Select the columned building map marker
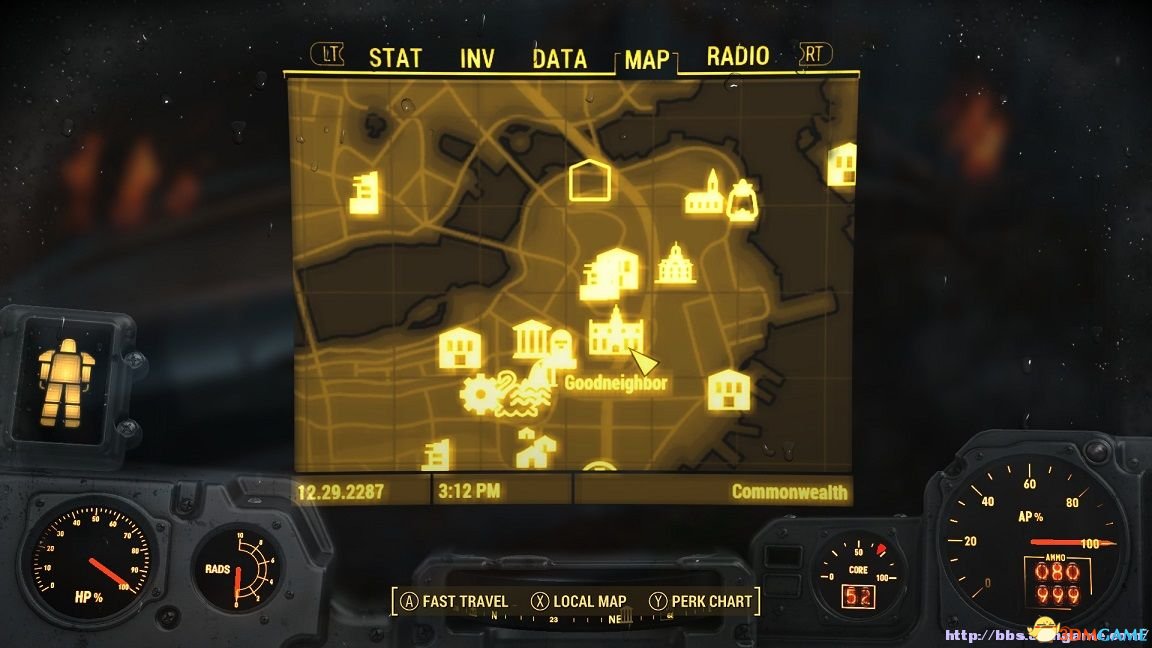The image size is (1152, 648). 530,340
